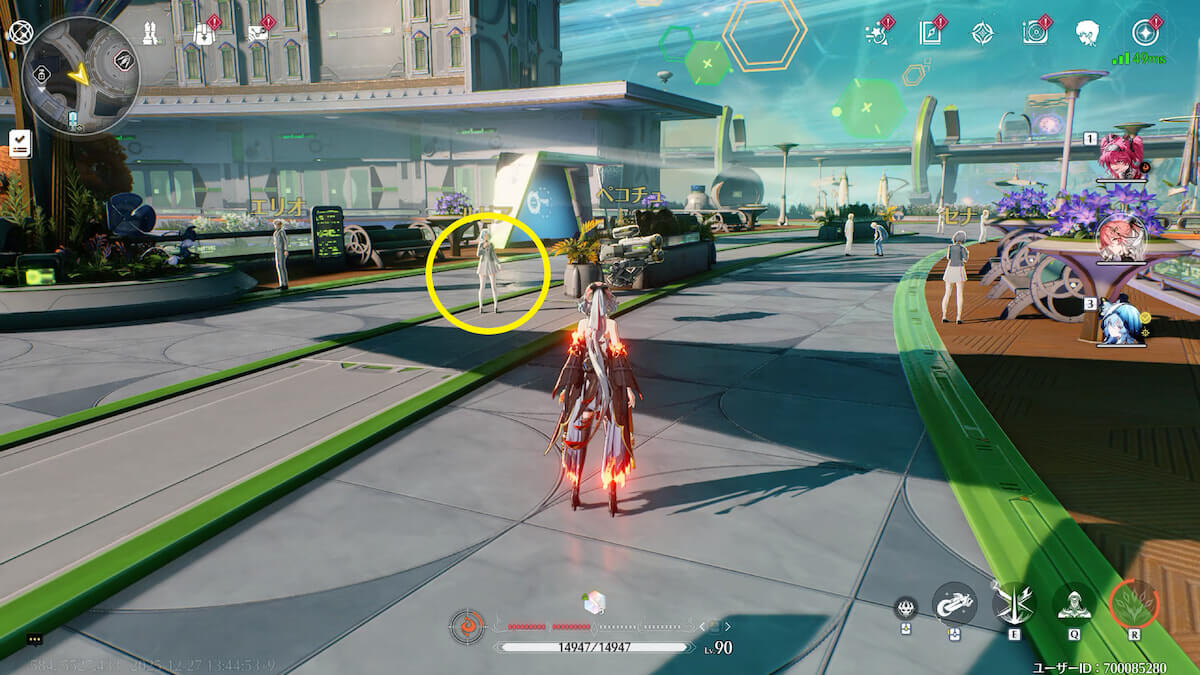Use the hooded figure echo skill
The height and width of the screenshot is (675, 1200).
1073,603
